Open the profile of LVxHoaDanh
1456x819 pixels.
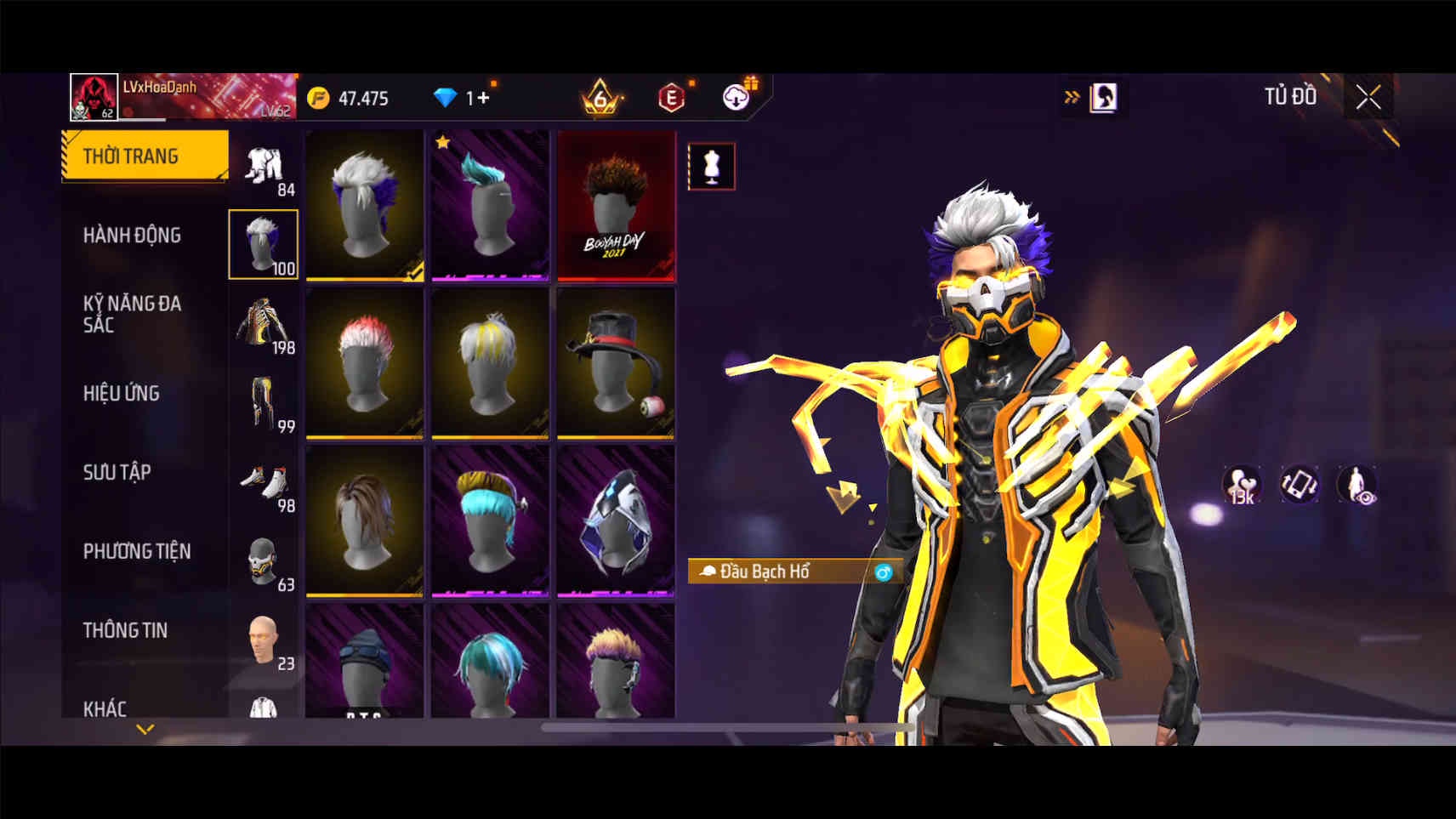tap(94, 97)
